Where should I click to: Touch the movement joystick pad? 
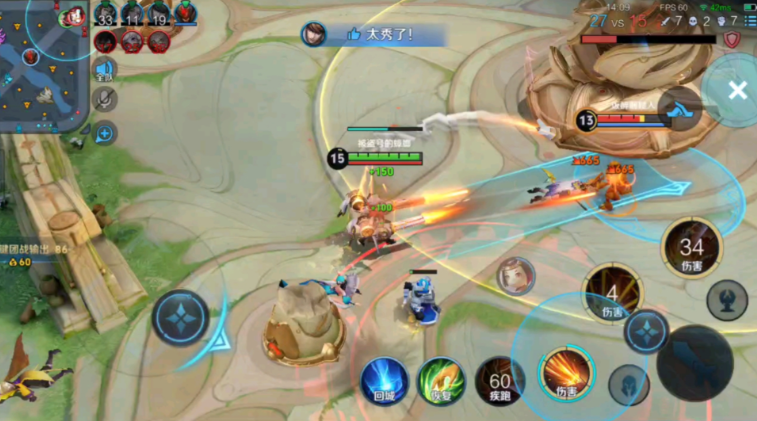click(x=181, y=318)
